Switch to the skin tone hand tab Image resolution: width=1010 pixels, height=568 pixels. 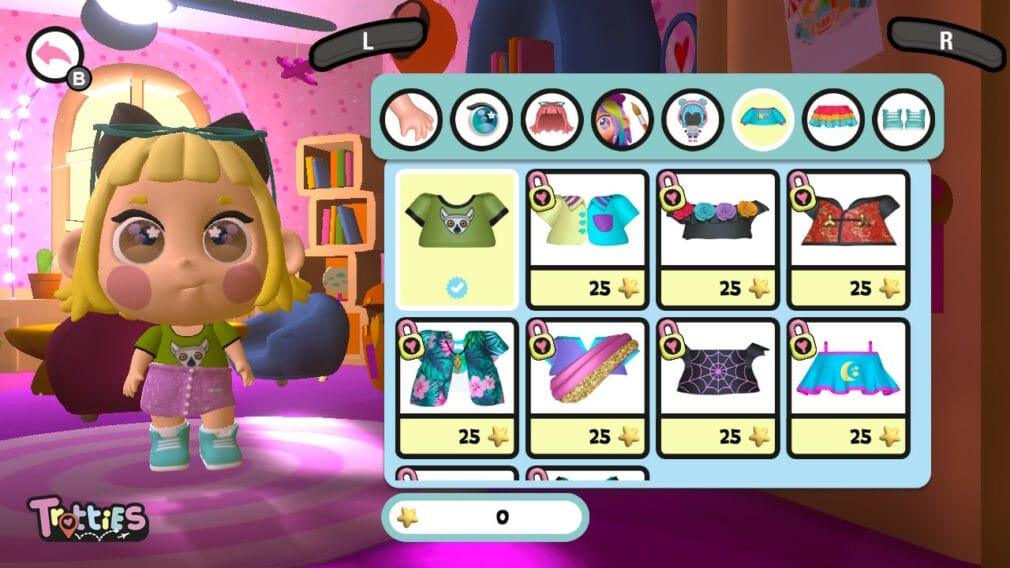(411, 119)
